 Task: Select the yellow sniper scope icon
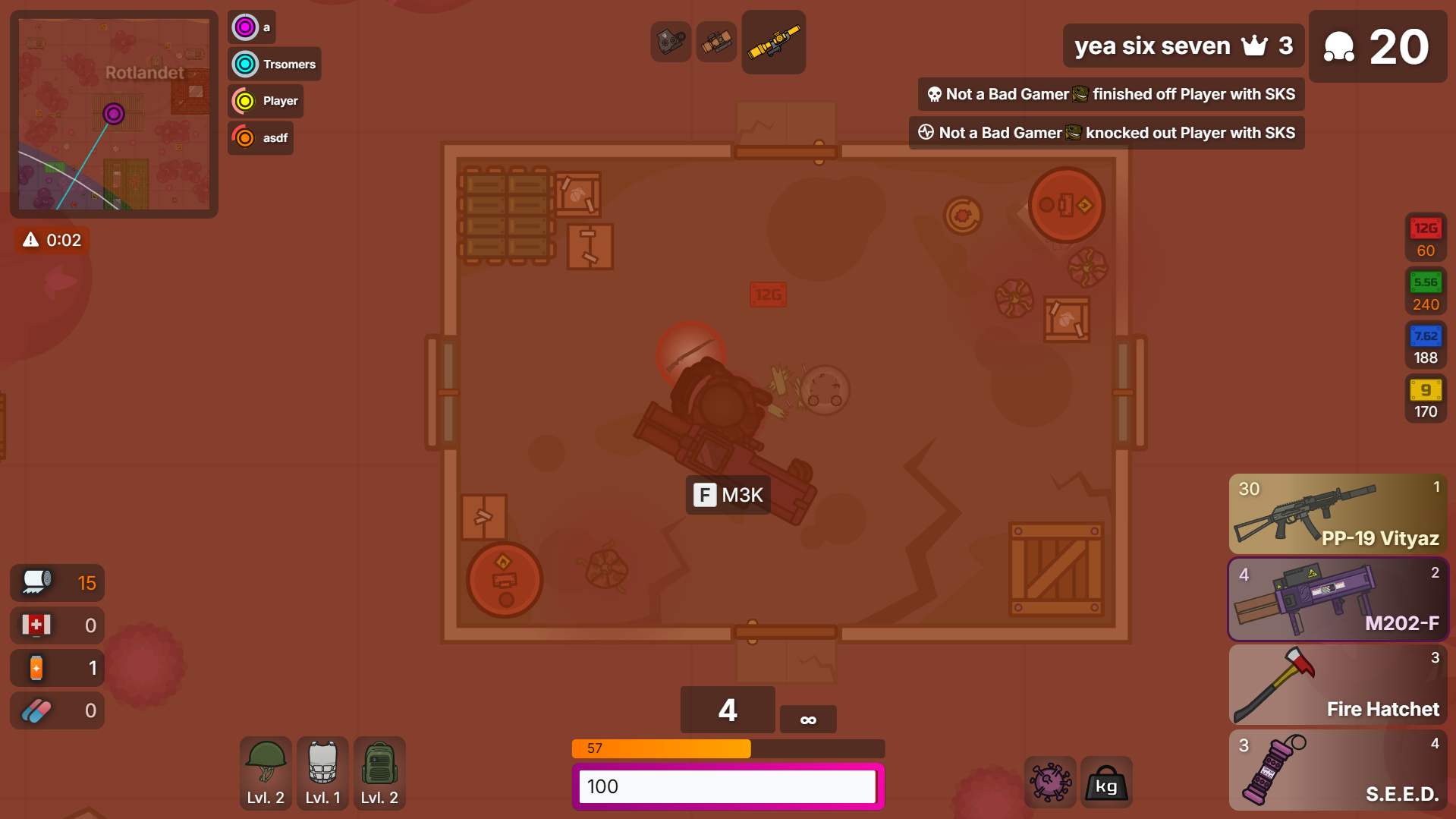click(x=773, y=43)
